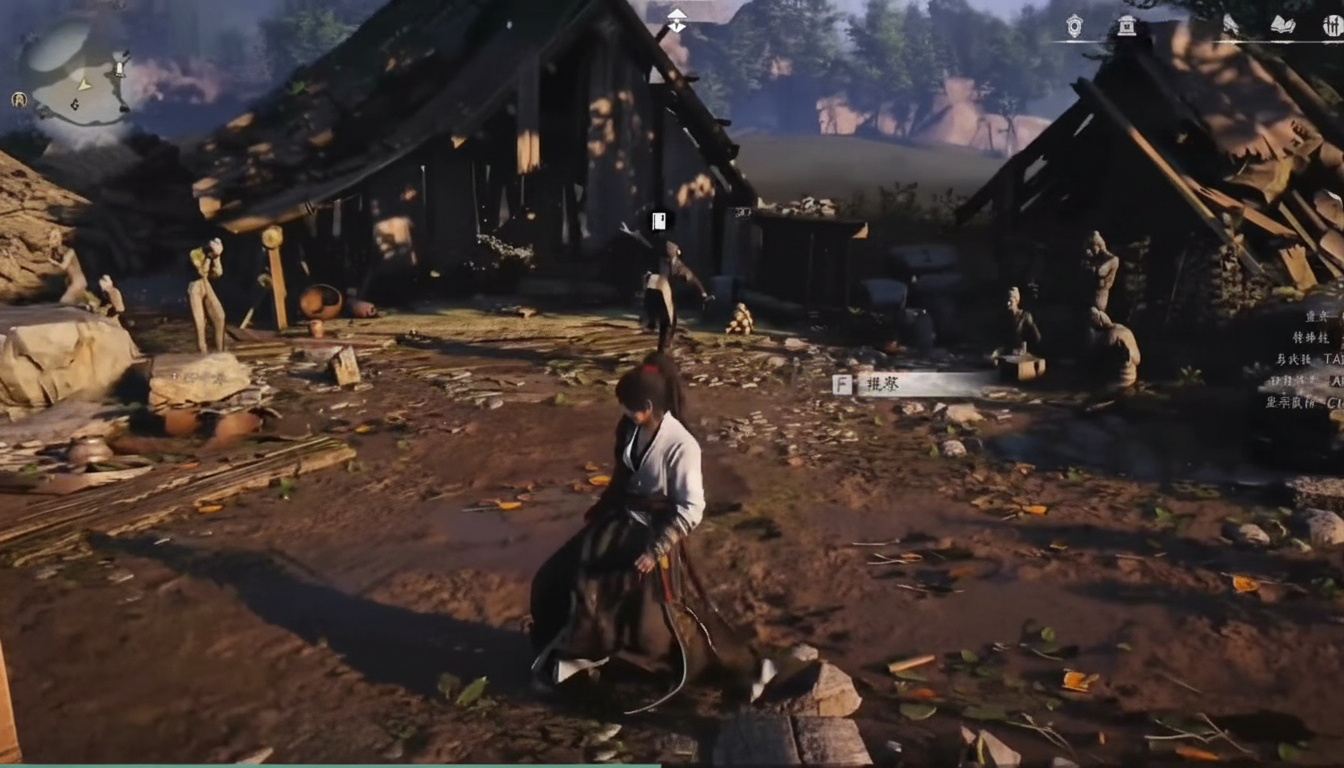Open the shrine building icon in the top bar
1344x768 pixels.
click(x=1126, y=26)
